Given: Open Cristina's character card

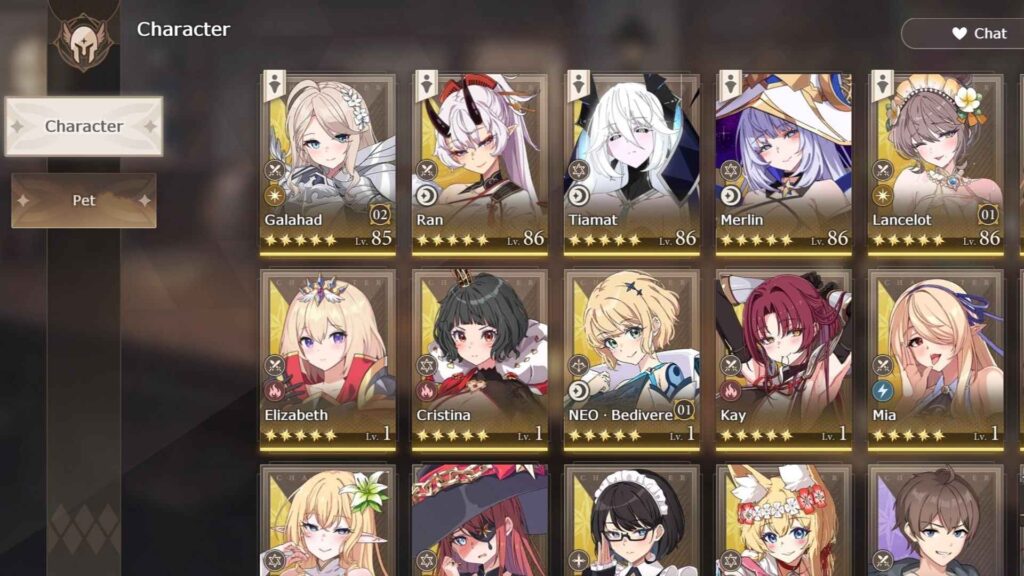Looking at the screenshot, I should click(480, 355).
